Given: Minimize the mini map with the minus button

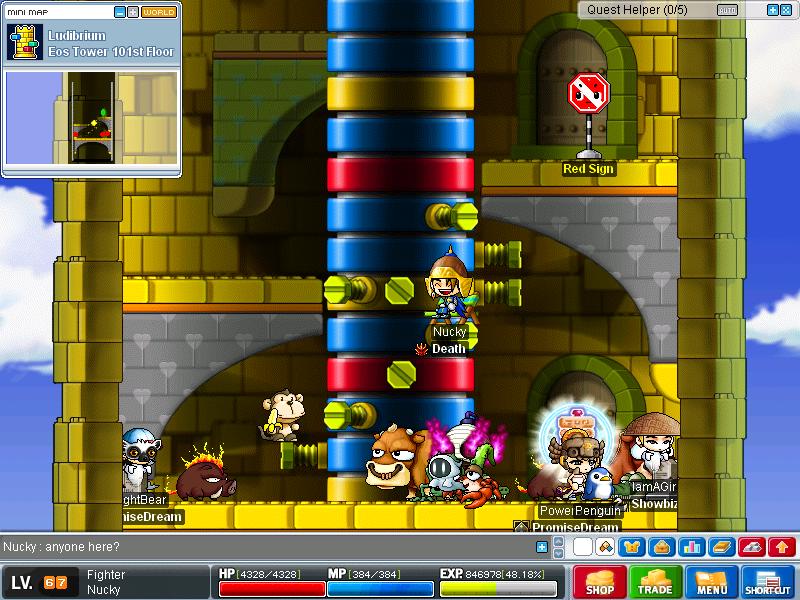Looking at the screenshot, I should 120,12.
